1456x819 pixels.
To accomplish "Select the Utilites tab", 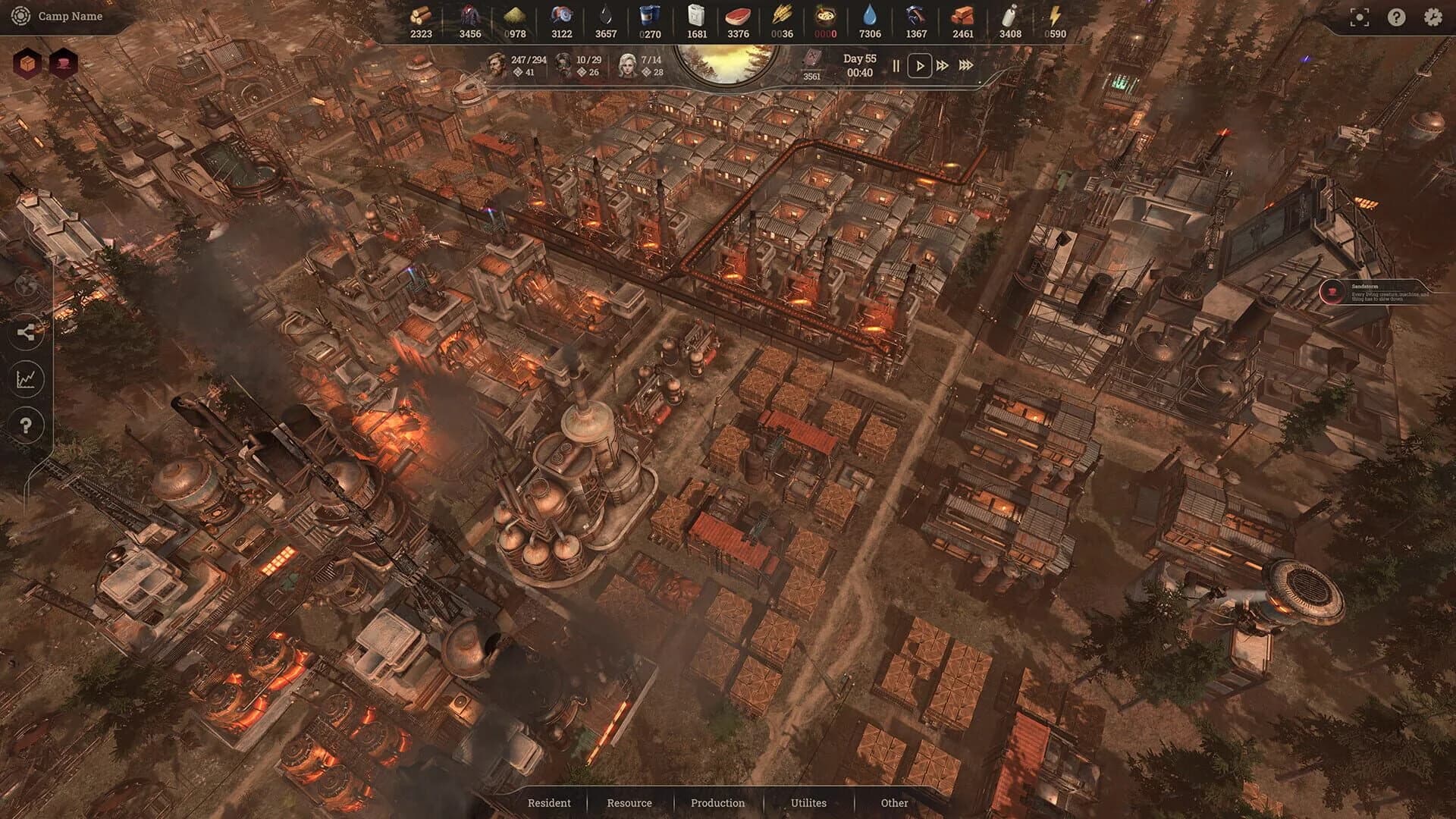I will point(808,802).
